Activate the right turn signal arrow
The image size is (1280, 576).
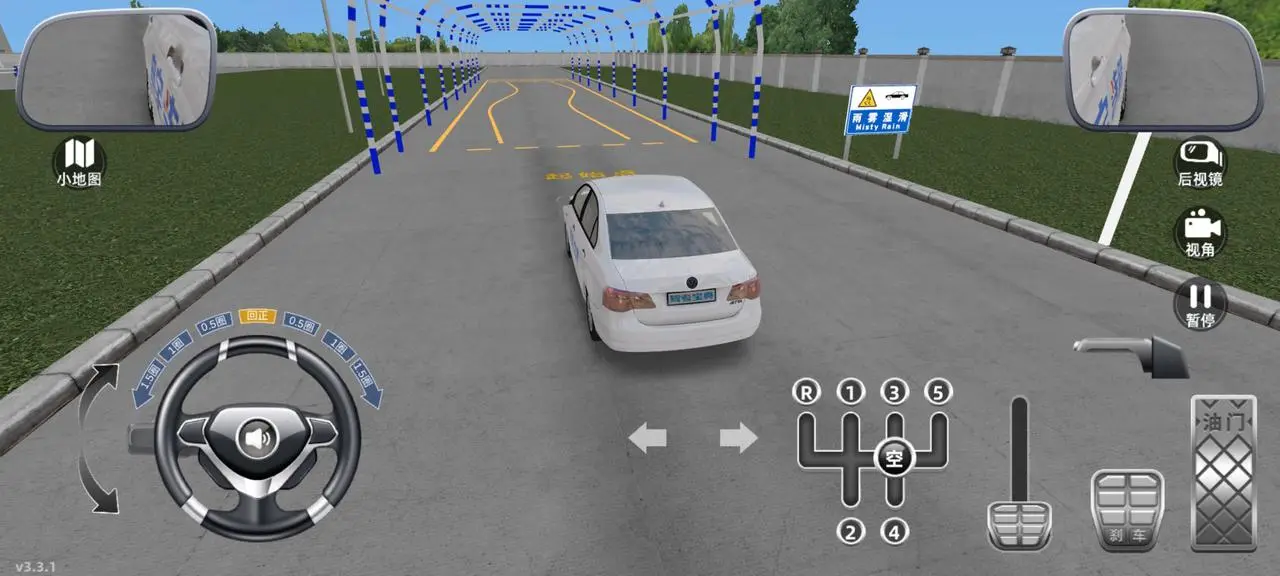point(738,437)
